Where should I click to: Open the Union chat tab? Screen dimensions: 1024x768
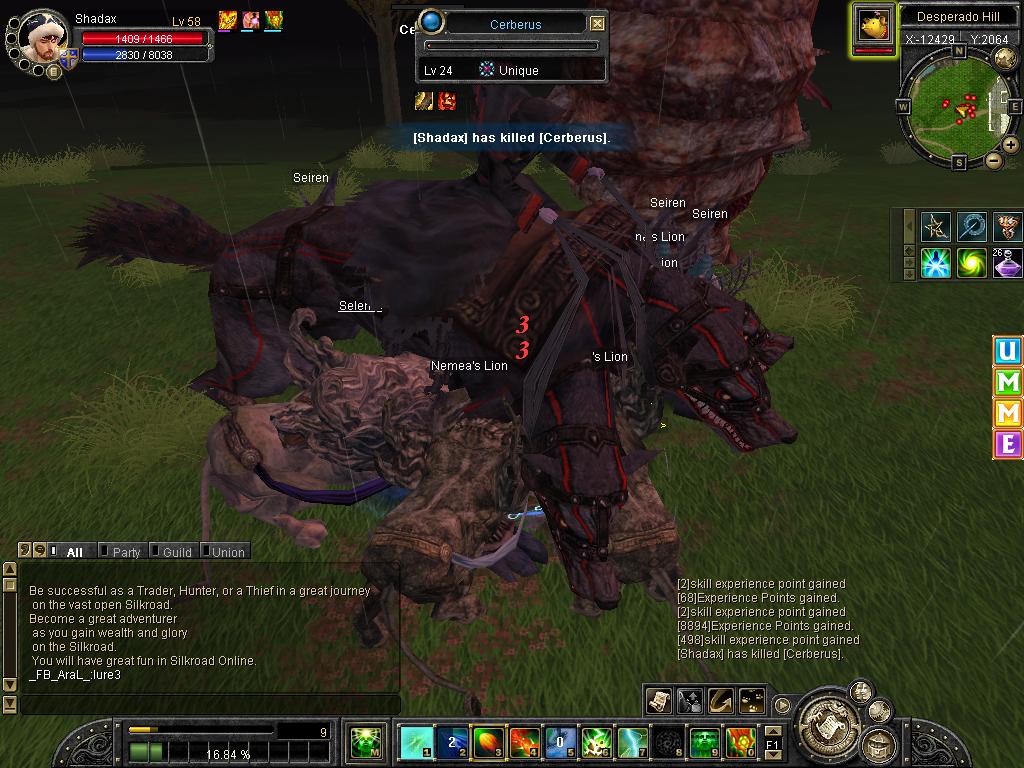(227, 552)
